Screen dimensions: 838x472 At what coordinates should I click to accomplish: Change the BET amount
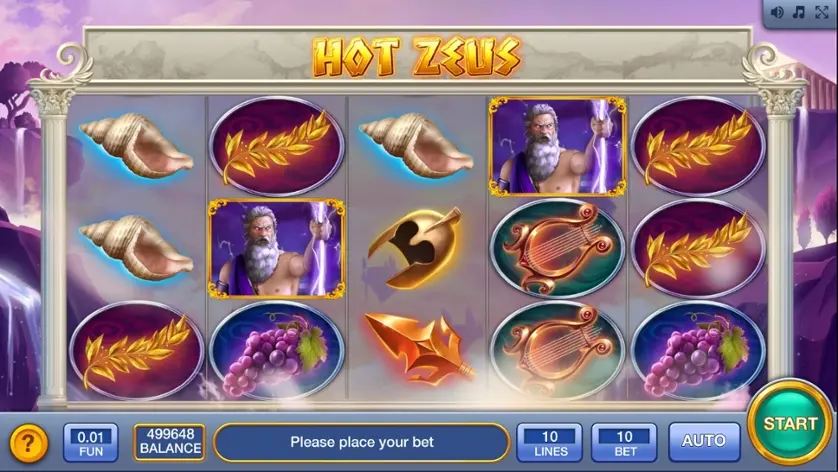tap(624, 441)
